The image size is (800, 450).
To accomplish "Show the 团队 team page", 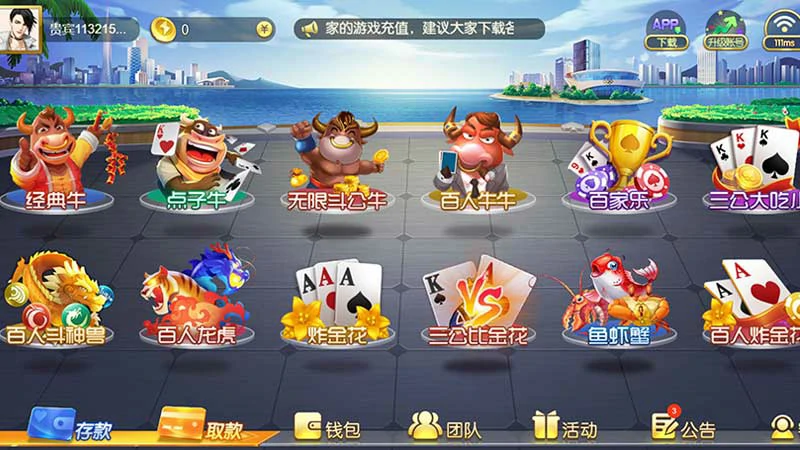I will [446, 428].
